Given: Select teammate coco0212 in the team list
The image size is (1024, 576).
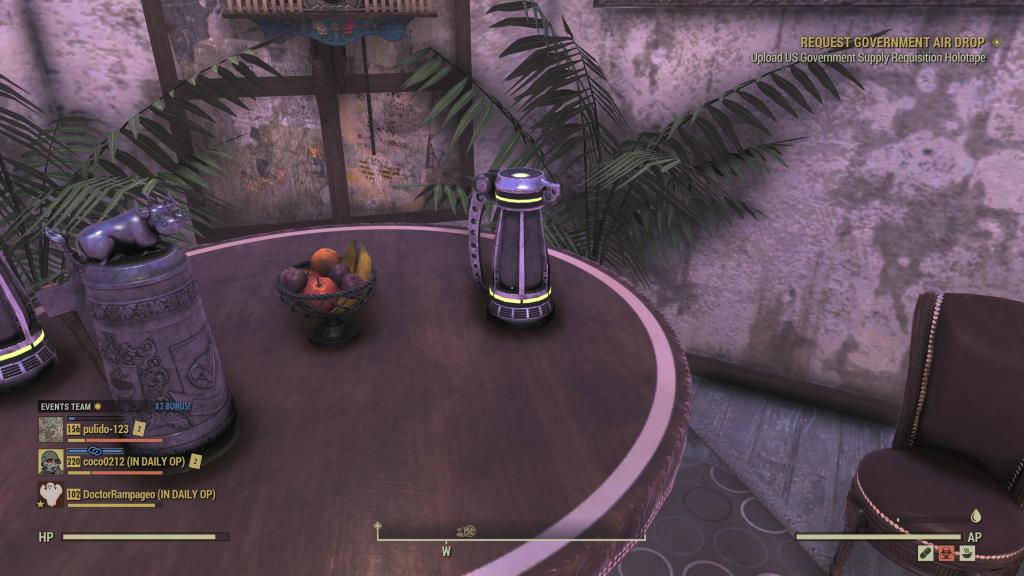Looking at the screenshot, I should pos(138,462).
